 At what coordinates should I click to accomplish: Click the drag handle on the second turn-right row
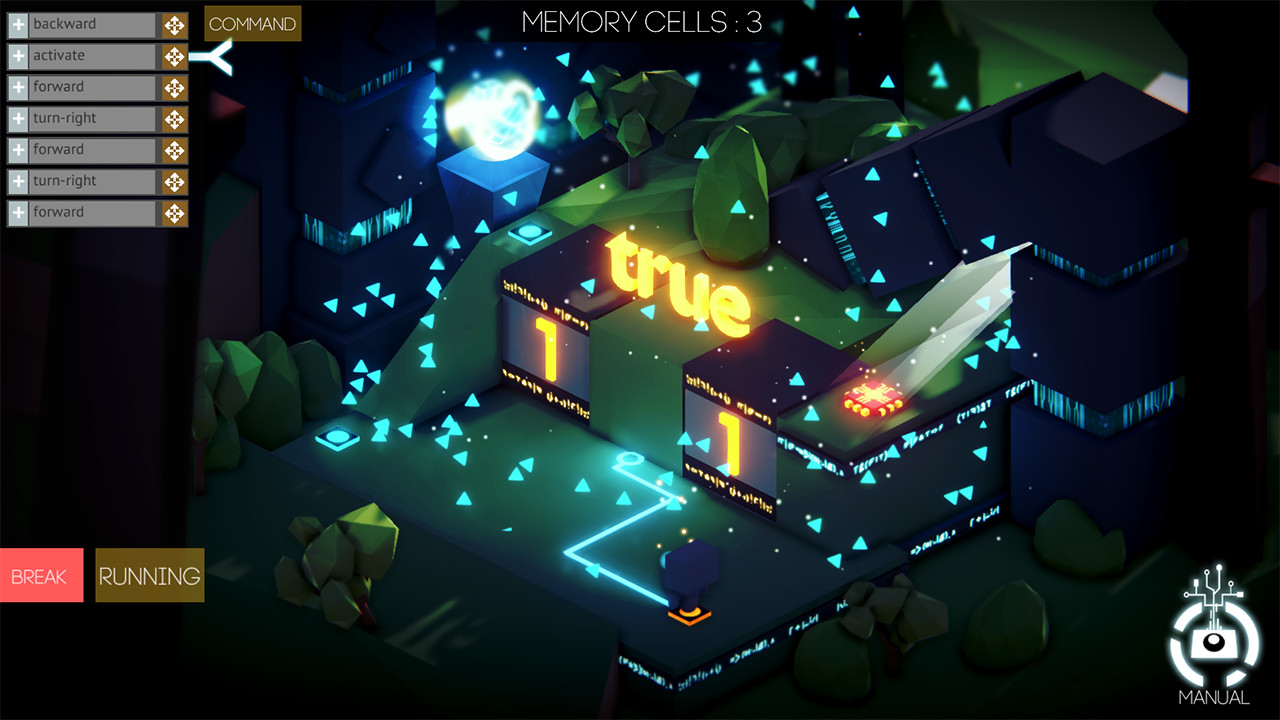click(174, 180)
